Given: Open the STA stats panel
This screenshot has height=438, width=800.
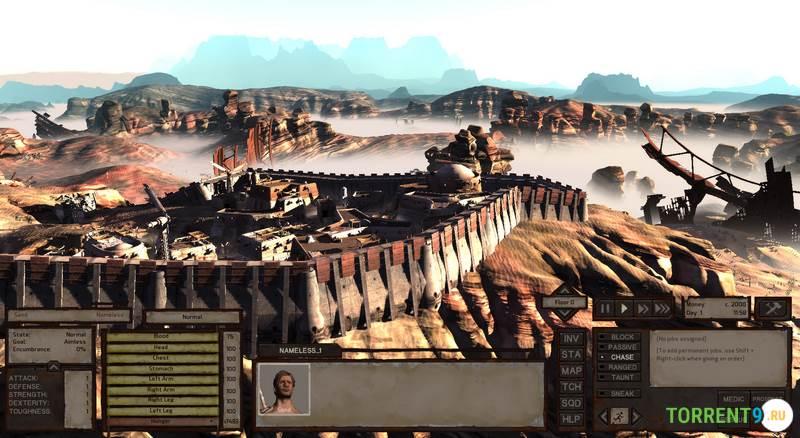Looking at the screenshot, I should tap(571, 354).
